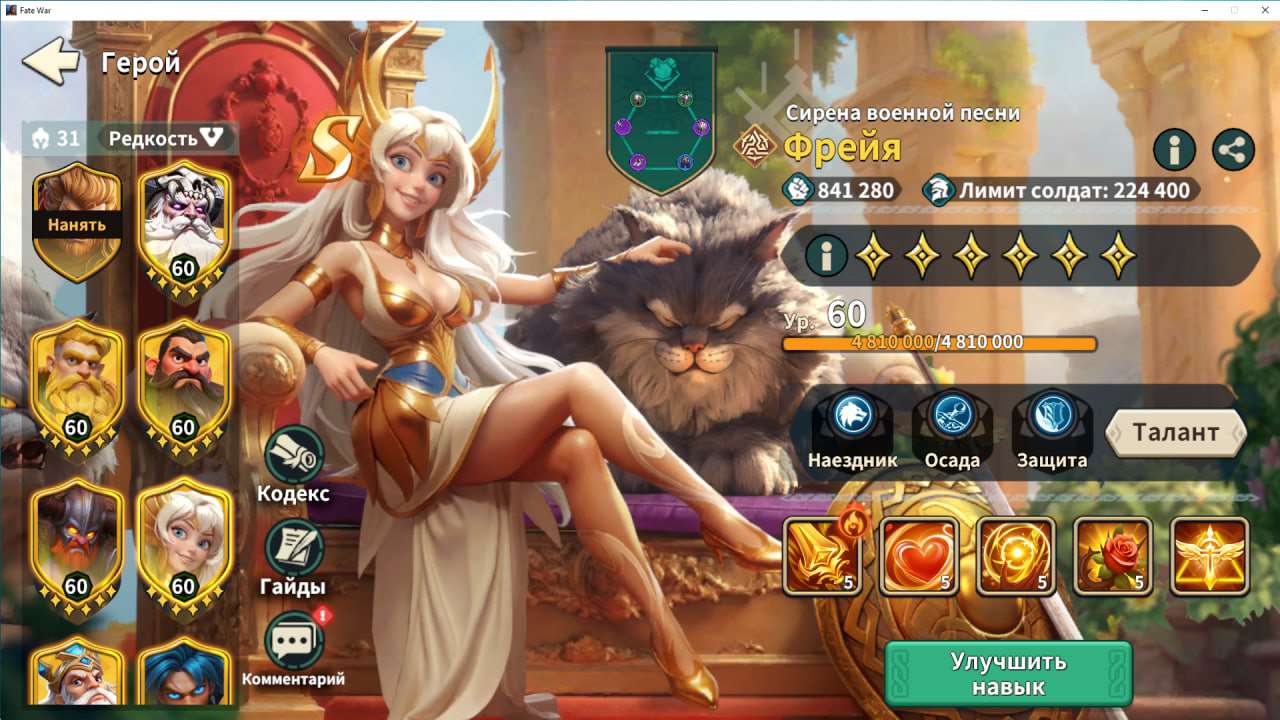
Task: Expand the Редкость rarity filter
Action: [166, 139]
